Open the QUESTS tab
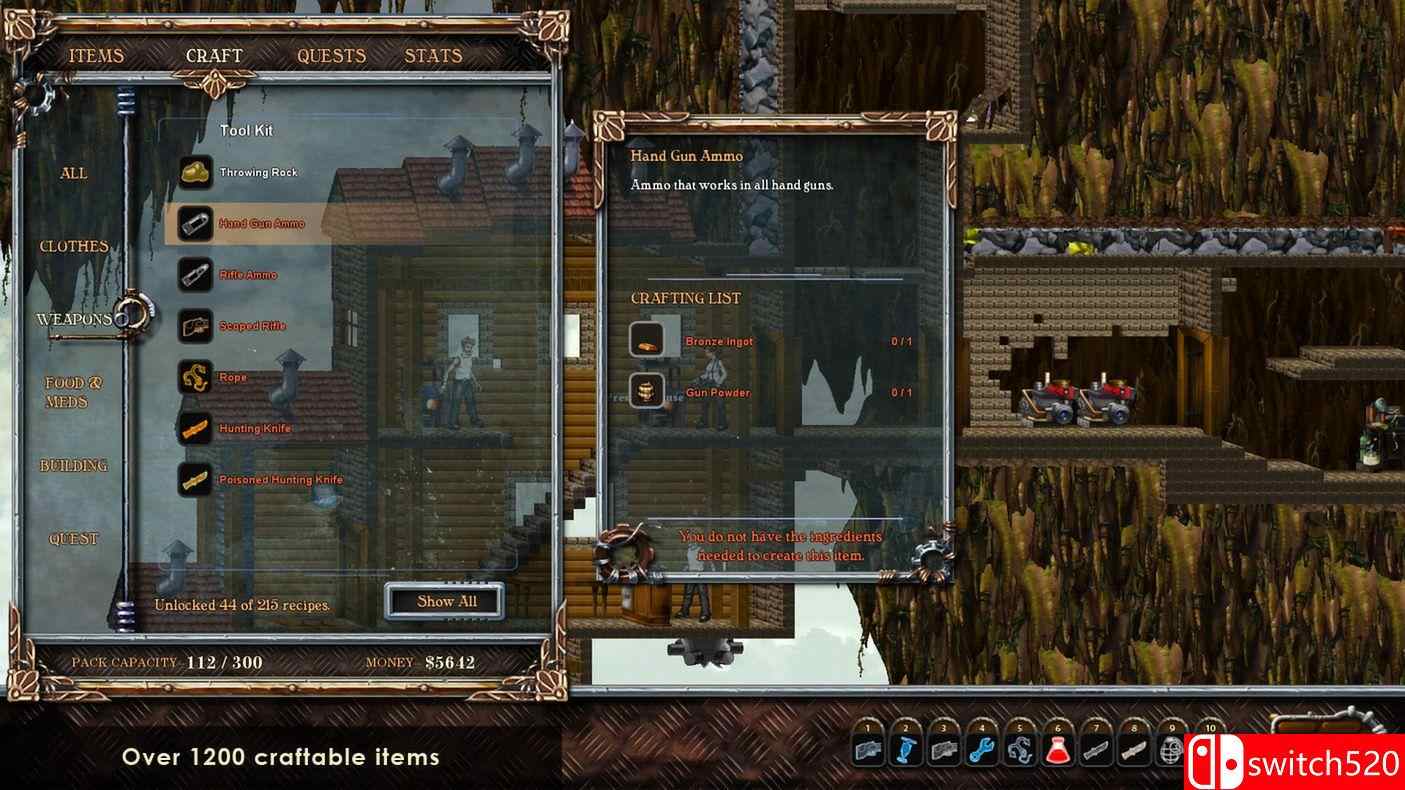The image size is (1405, 790). click(330, 55)
